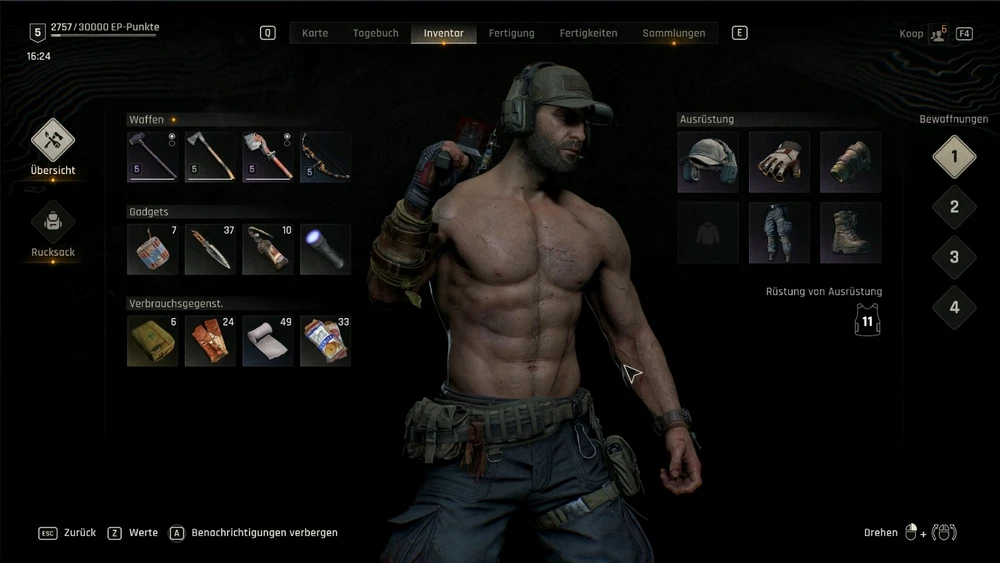Open the Sammlungen tab
The width and height of the screenshot is (1000, 563).
673,33
